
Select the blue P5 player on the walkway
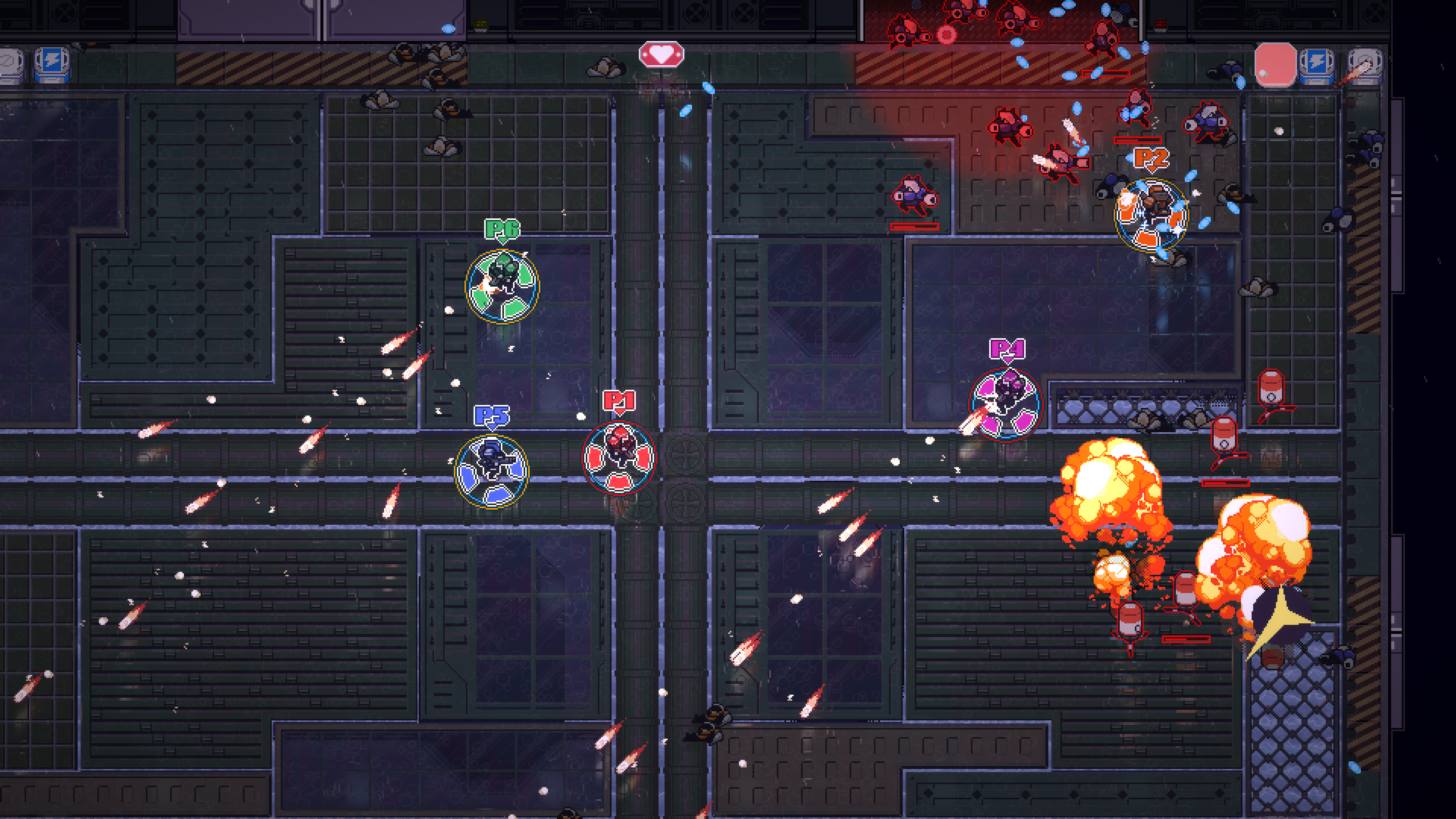(492, 470)
